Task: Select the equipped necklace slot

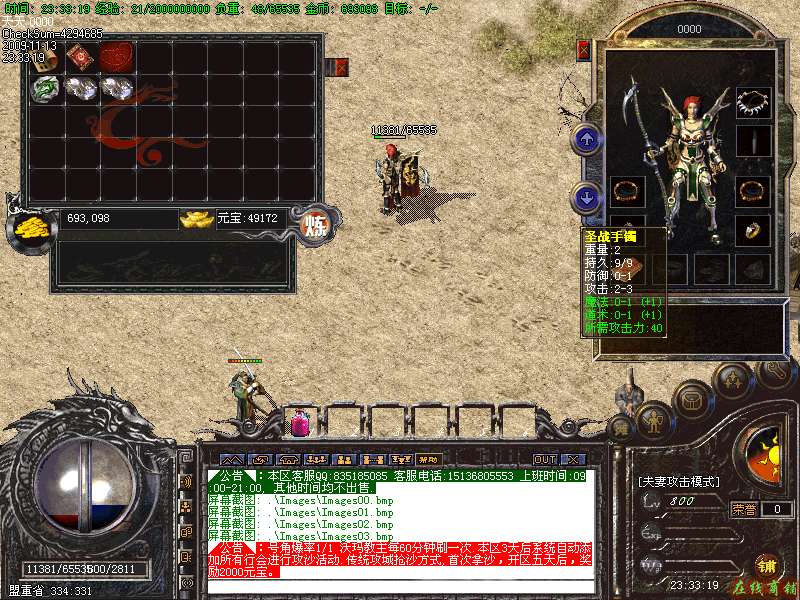Action: [x=753, y=101]
